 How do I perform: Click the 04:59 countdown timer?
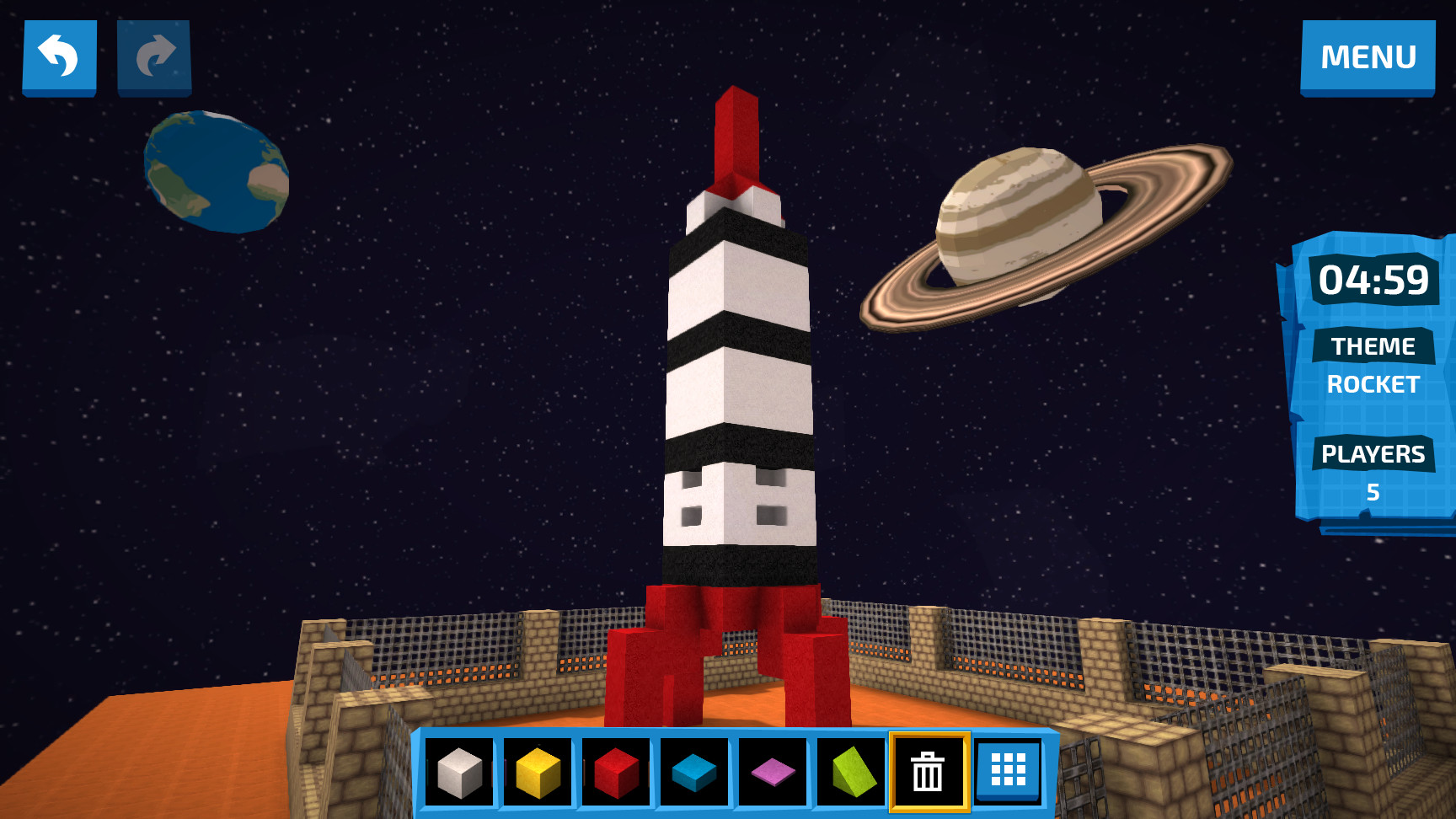(1376, 282)
